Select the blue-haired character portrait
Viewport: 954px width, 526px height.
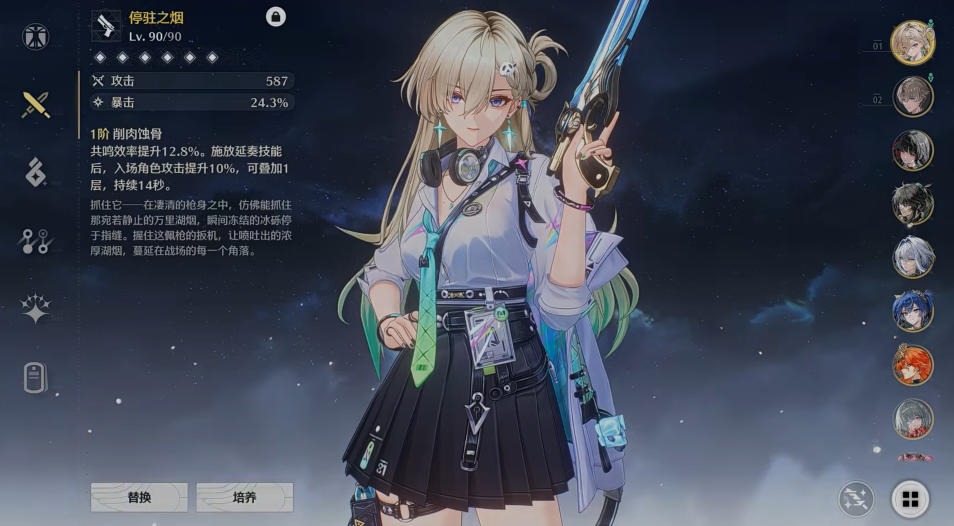click(x=912, y=311)
